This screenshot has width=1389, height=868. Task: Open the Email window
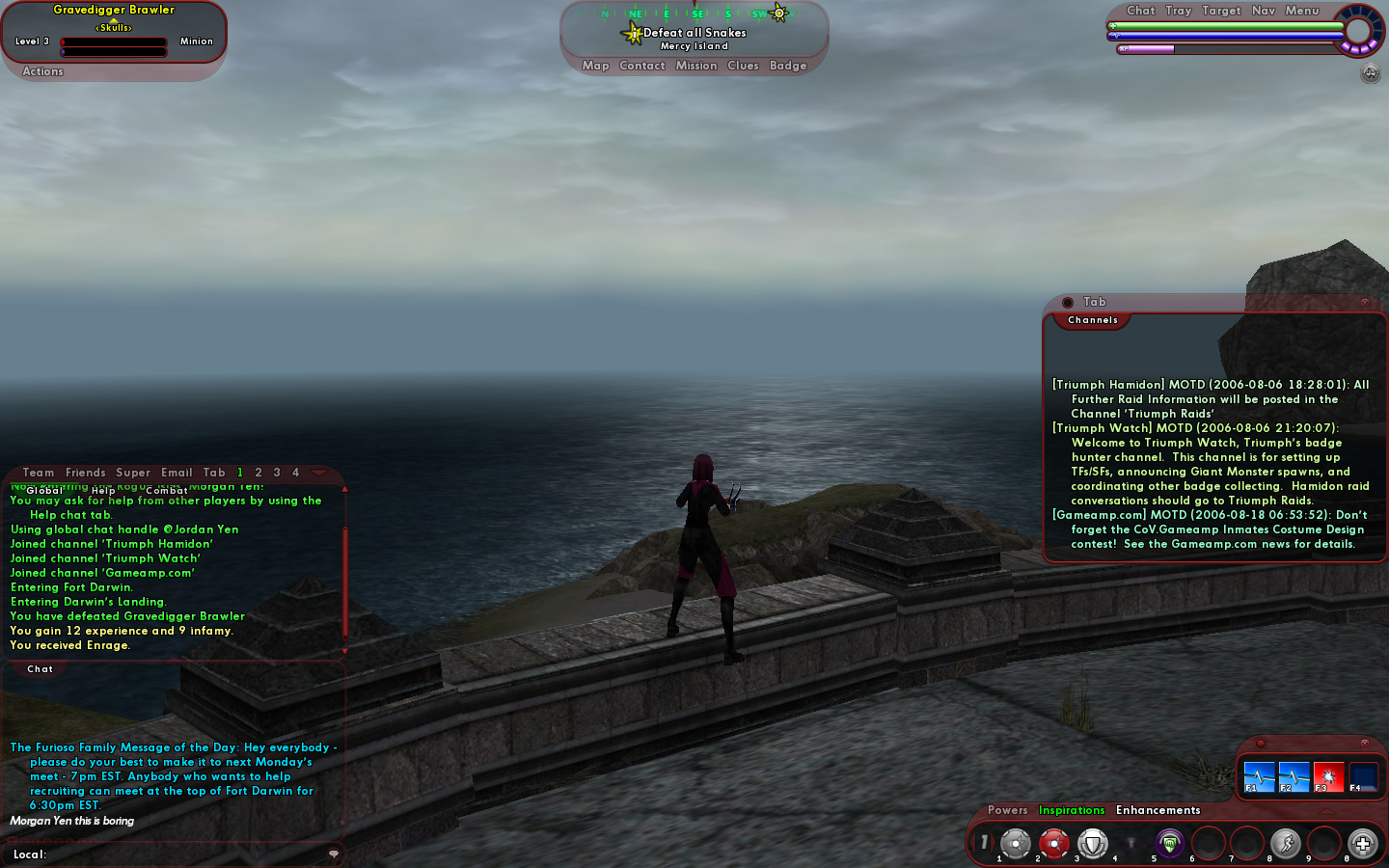click(177, 473)
